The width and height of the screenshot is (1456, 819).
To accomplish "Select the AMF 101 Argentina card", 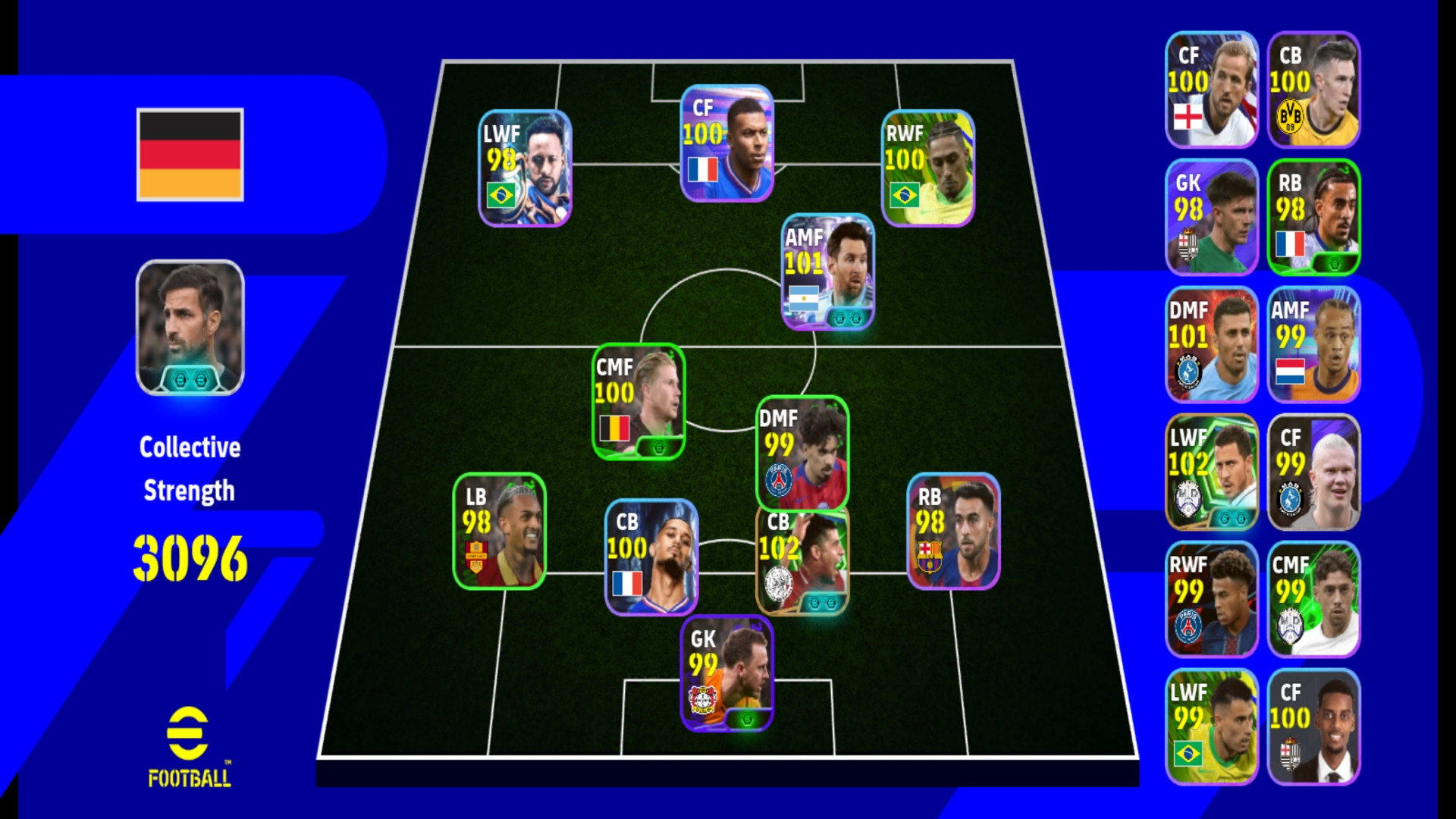I will (x=827, y=271).
